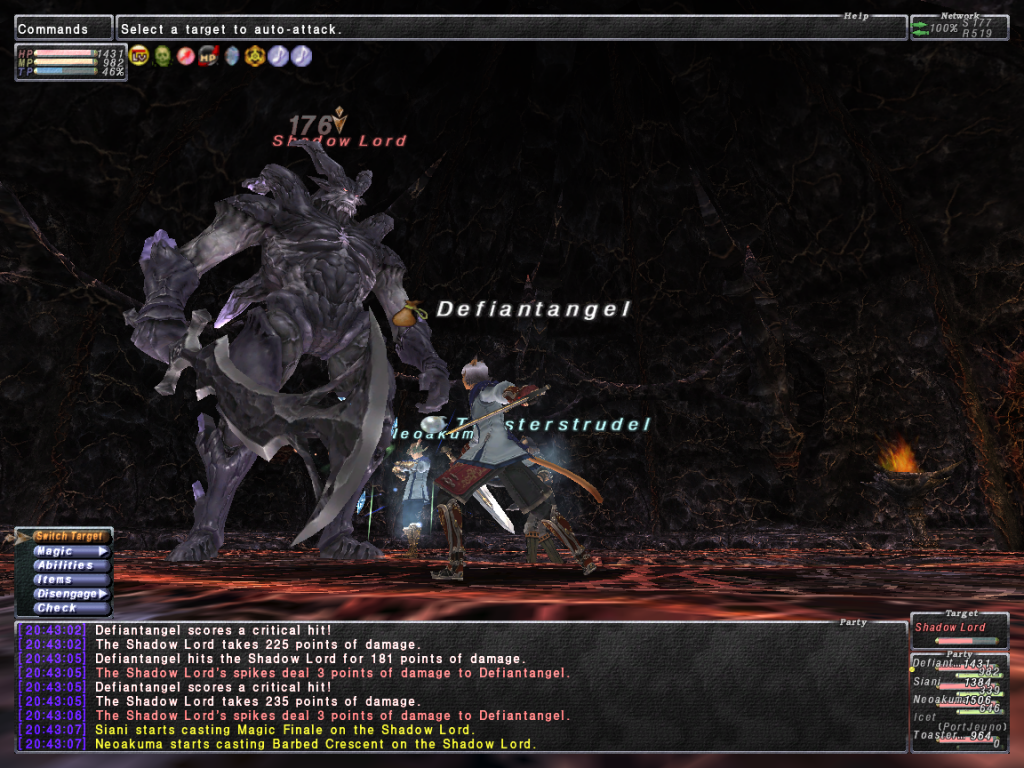
Task: Click the Shadow Lord target box
Action: click(x=958, y=629)
